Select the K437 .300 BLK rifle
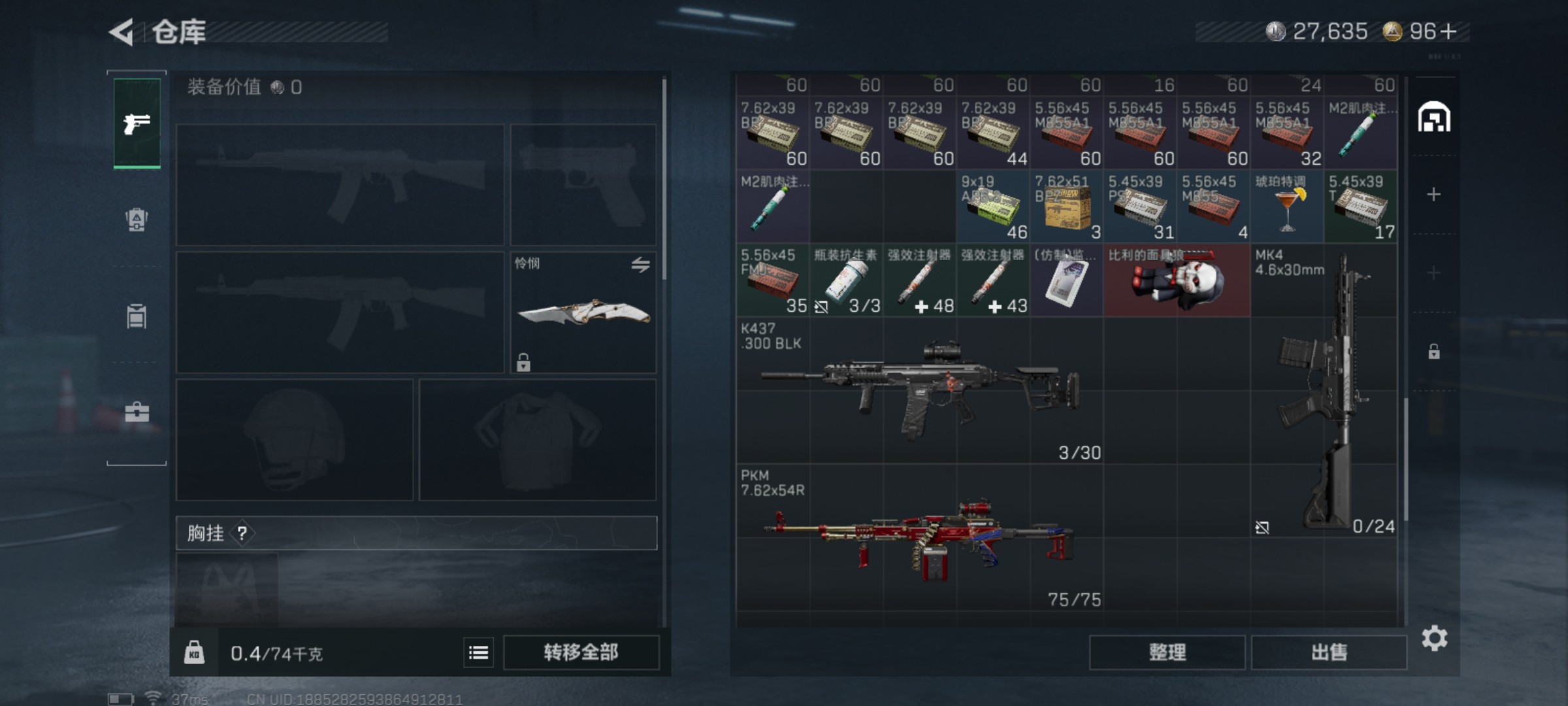This screenshot has width=1568, height=706. [x=919, y=391]
